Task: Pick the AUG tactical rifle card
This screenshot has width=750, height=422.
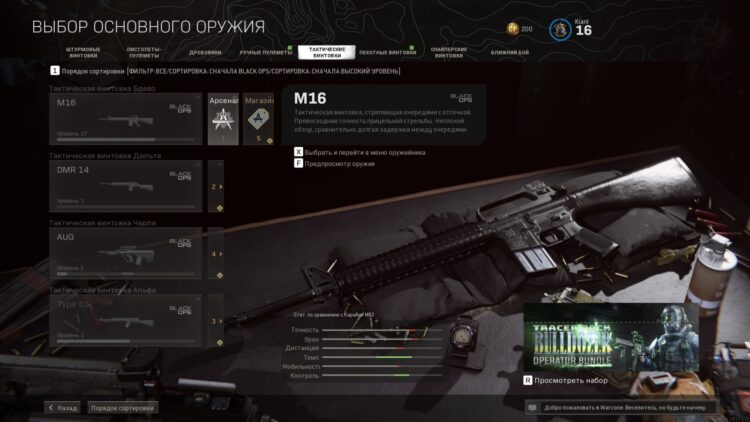Action: pos(125,254)
